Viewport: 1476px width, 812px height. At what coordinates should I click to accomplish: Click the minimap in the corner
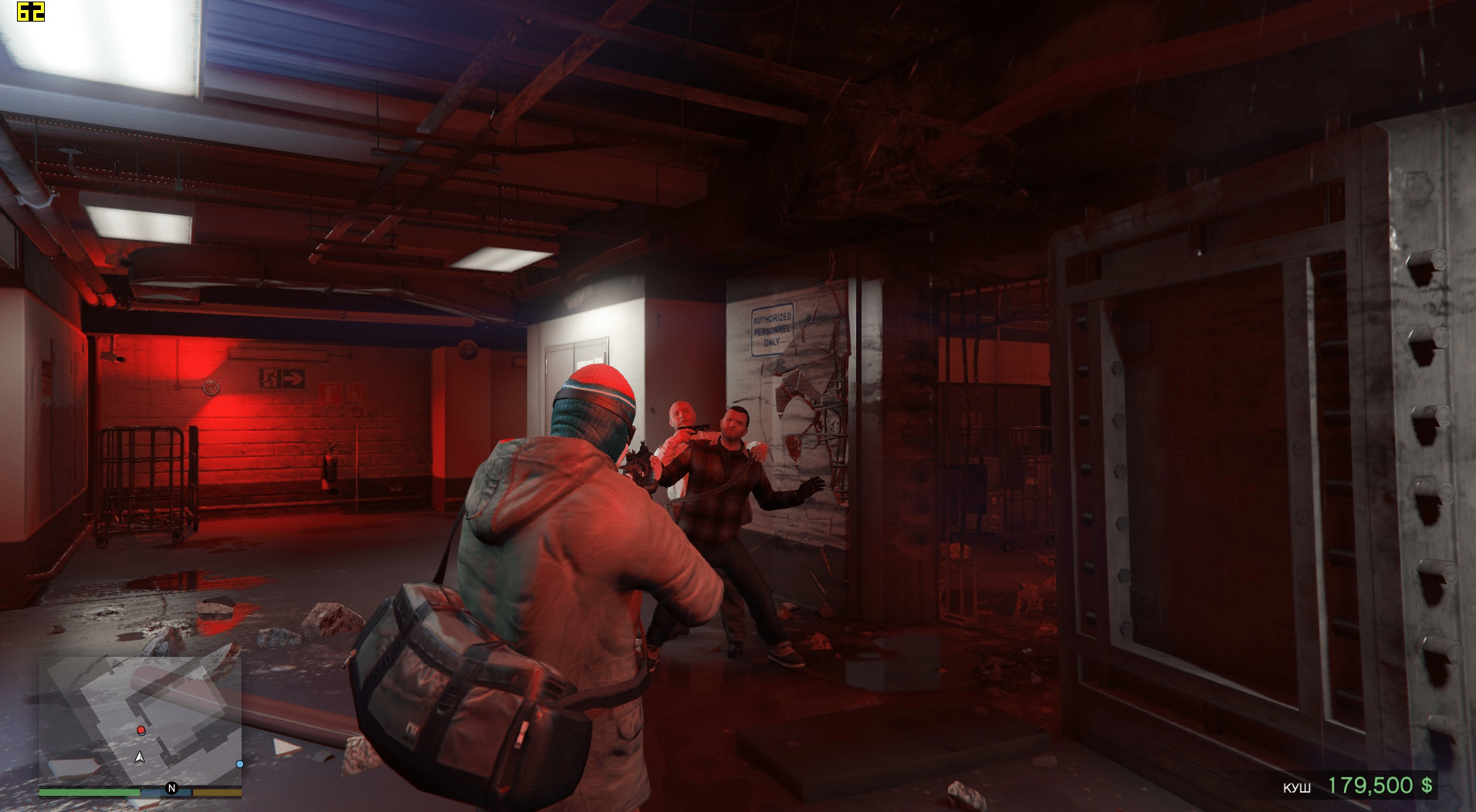140,722
